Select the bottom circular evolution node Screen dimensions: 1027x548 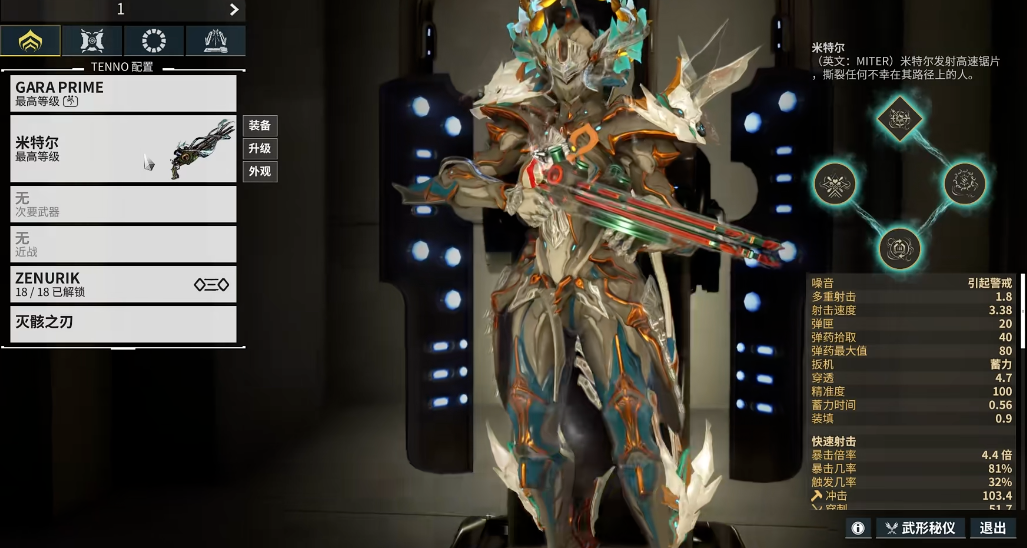tap(900, 247)
